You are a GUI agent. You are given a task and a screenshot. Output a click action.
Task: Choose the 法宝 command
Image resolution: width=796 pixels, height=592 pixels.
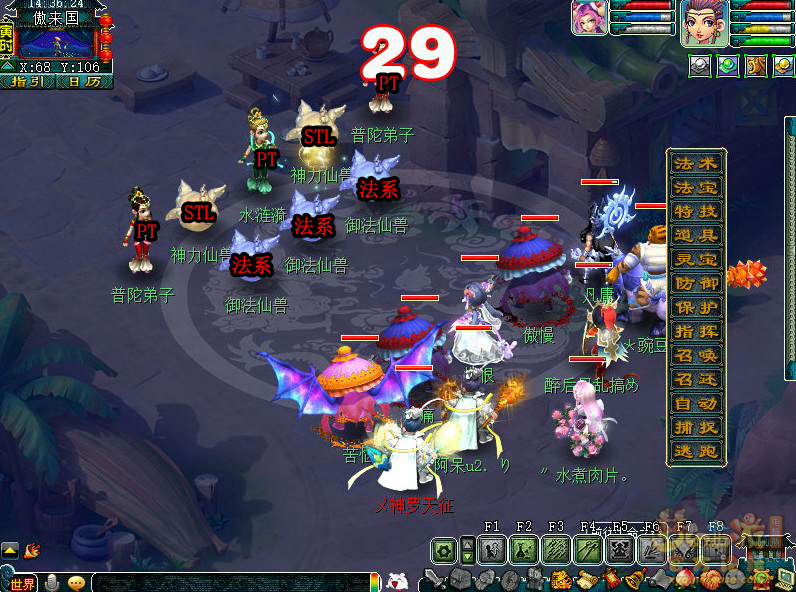pos(696,187)
